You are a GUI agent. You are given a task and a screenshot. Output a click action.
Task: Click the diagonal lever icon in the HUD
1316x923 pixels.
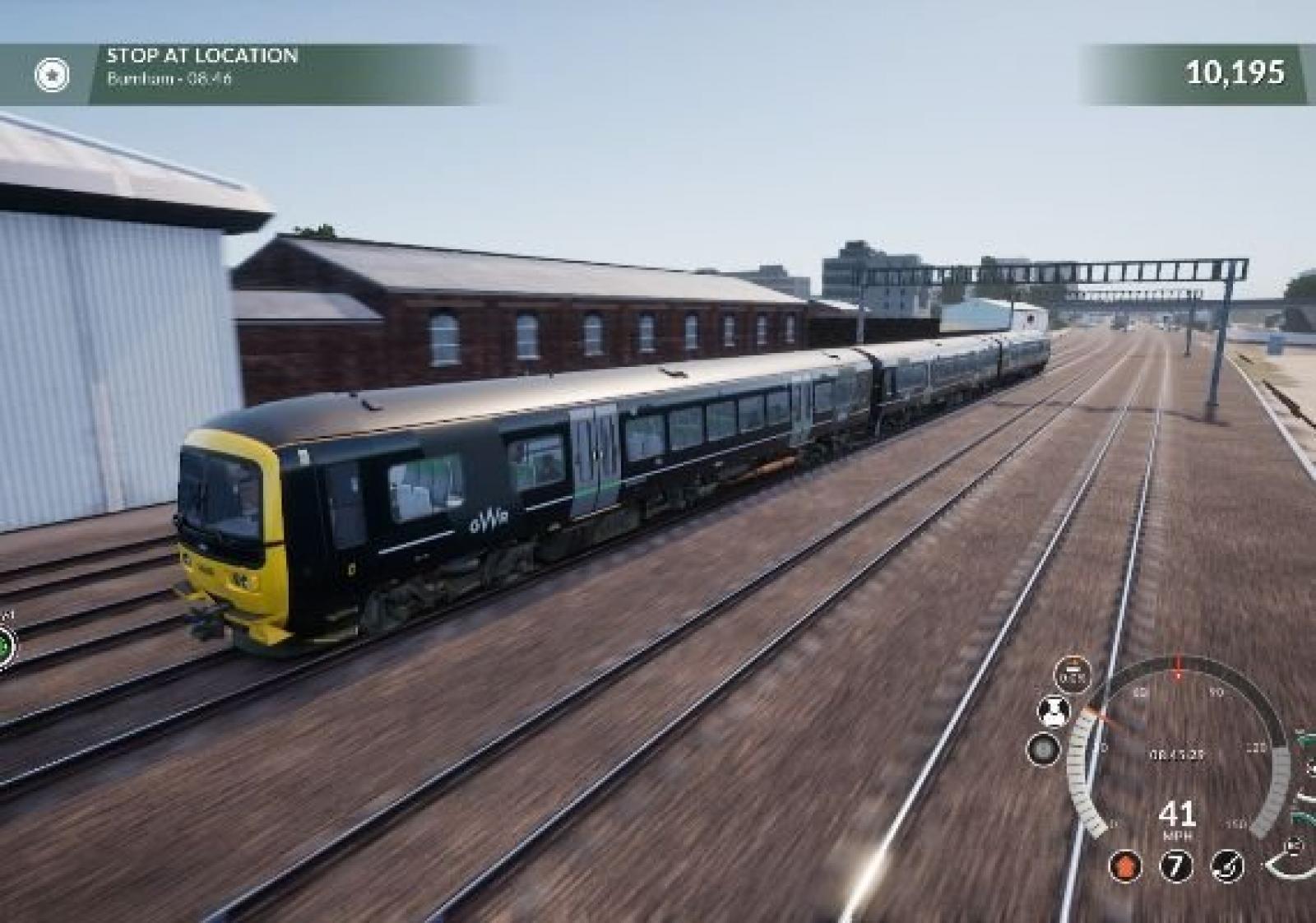[x=1227, y=866]
